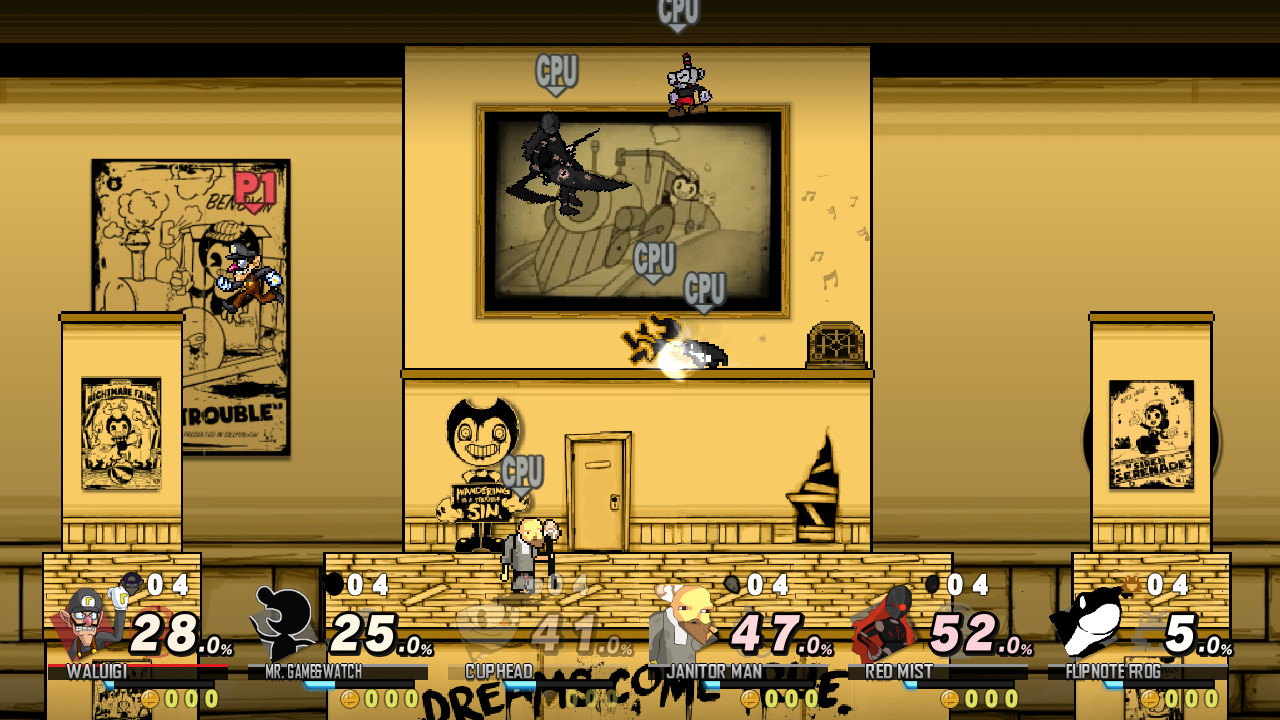Click the P1 marker above Wario

tap(257, 185)
